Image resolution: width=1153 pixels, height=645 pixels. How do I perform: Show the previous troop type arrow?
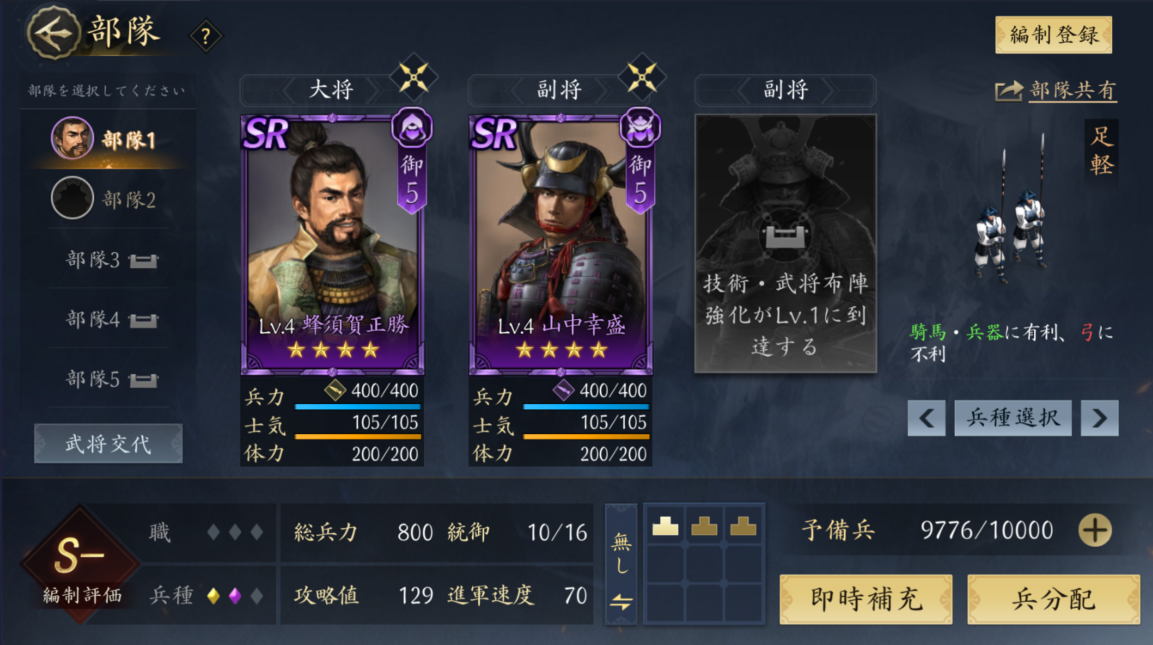click(926, 418)
